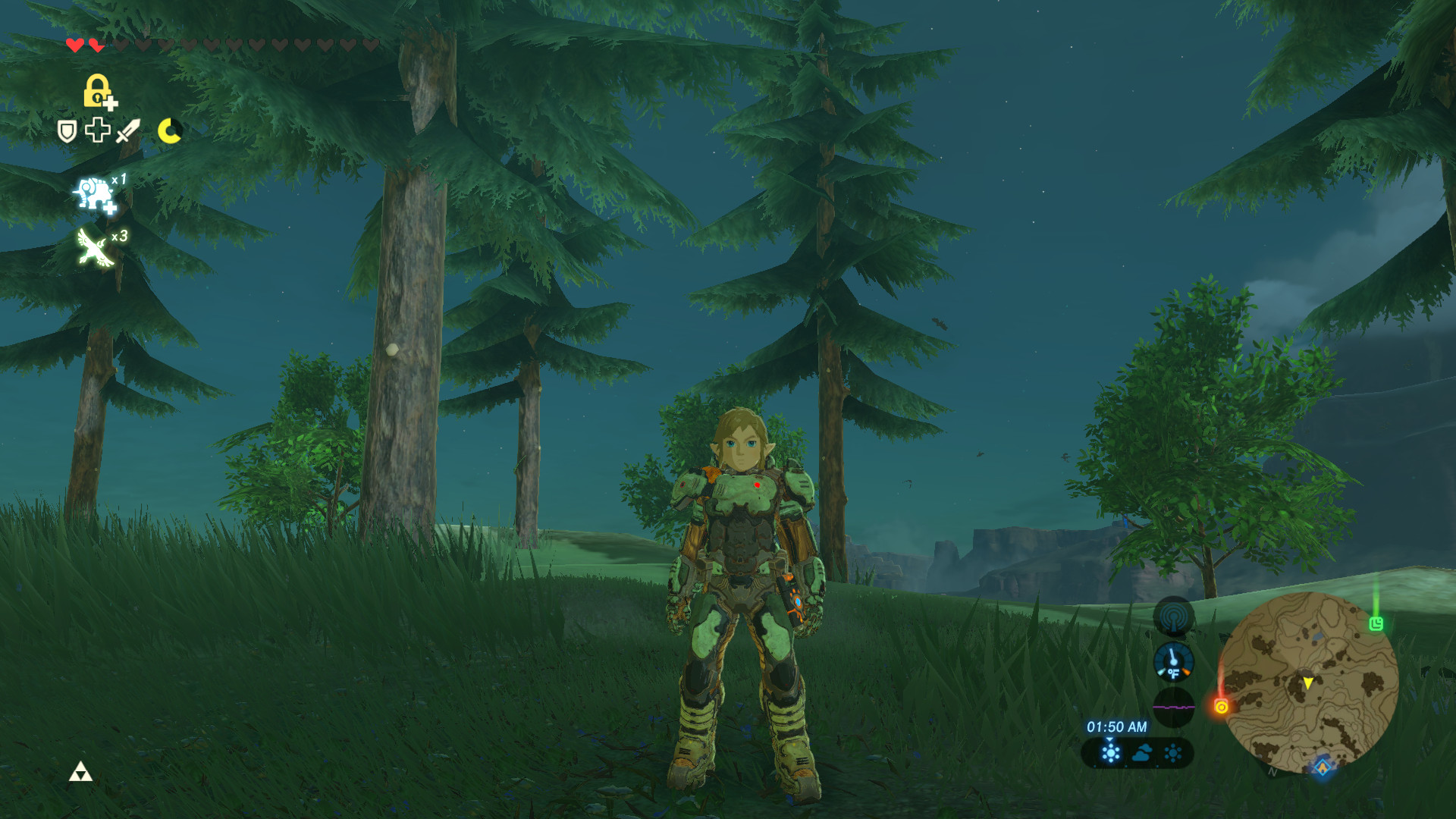
Task: Toggle the cloudy weather forecast icon
Action: 1143,754
